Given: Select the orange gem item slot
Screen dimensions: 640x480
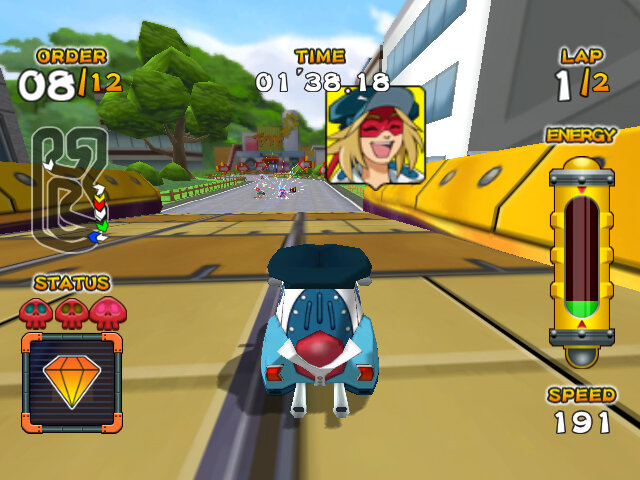Looking at the screenshot, I should (71, 382).
